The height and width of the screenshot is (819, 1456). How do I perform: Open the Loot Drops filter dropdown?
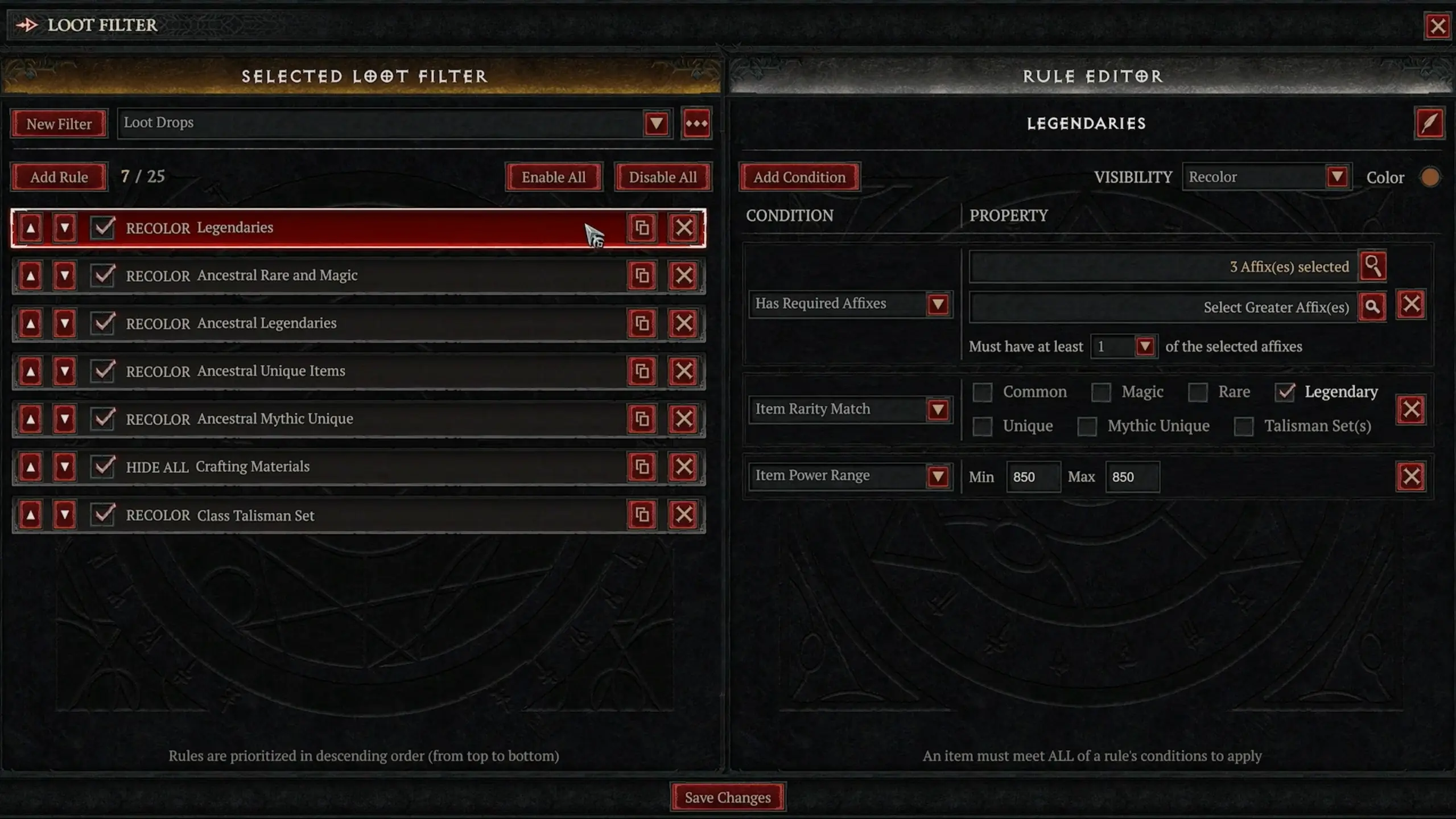[655, 124]
